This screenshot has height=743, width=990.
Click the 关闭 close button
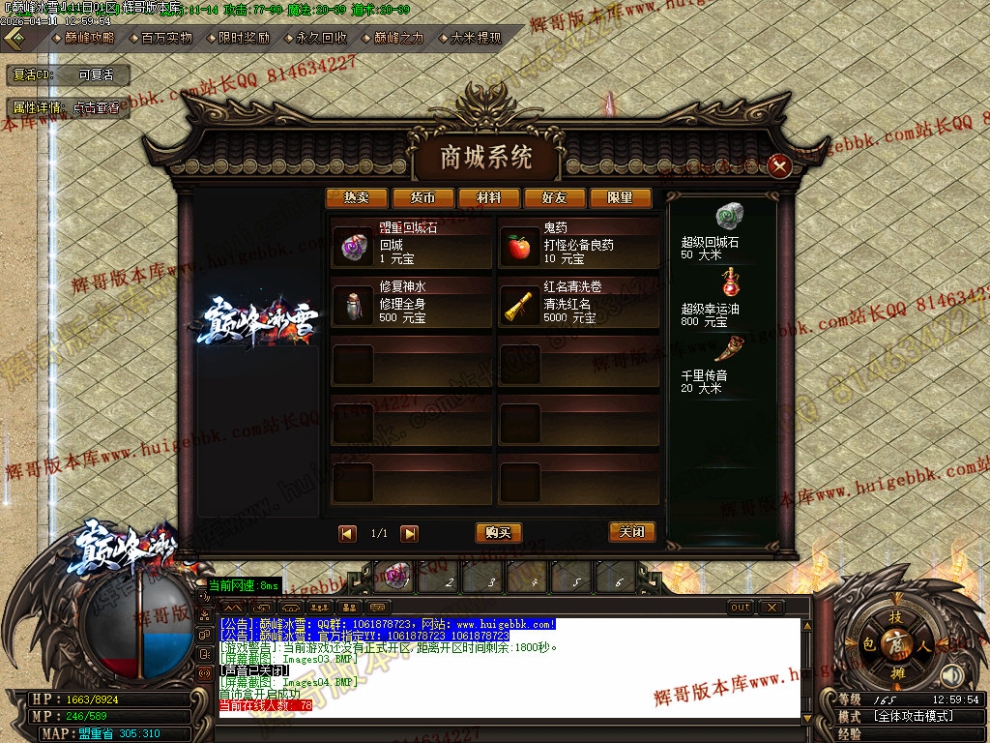point(632,532)
